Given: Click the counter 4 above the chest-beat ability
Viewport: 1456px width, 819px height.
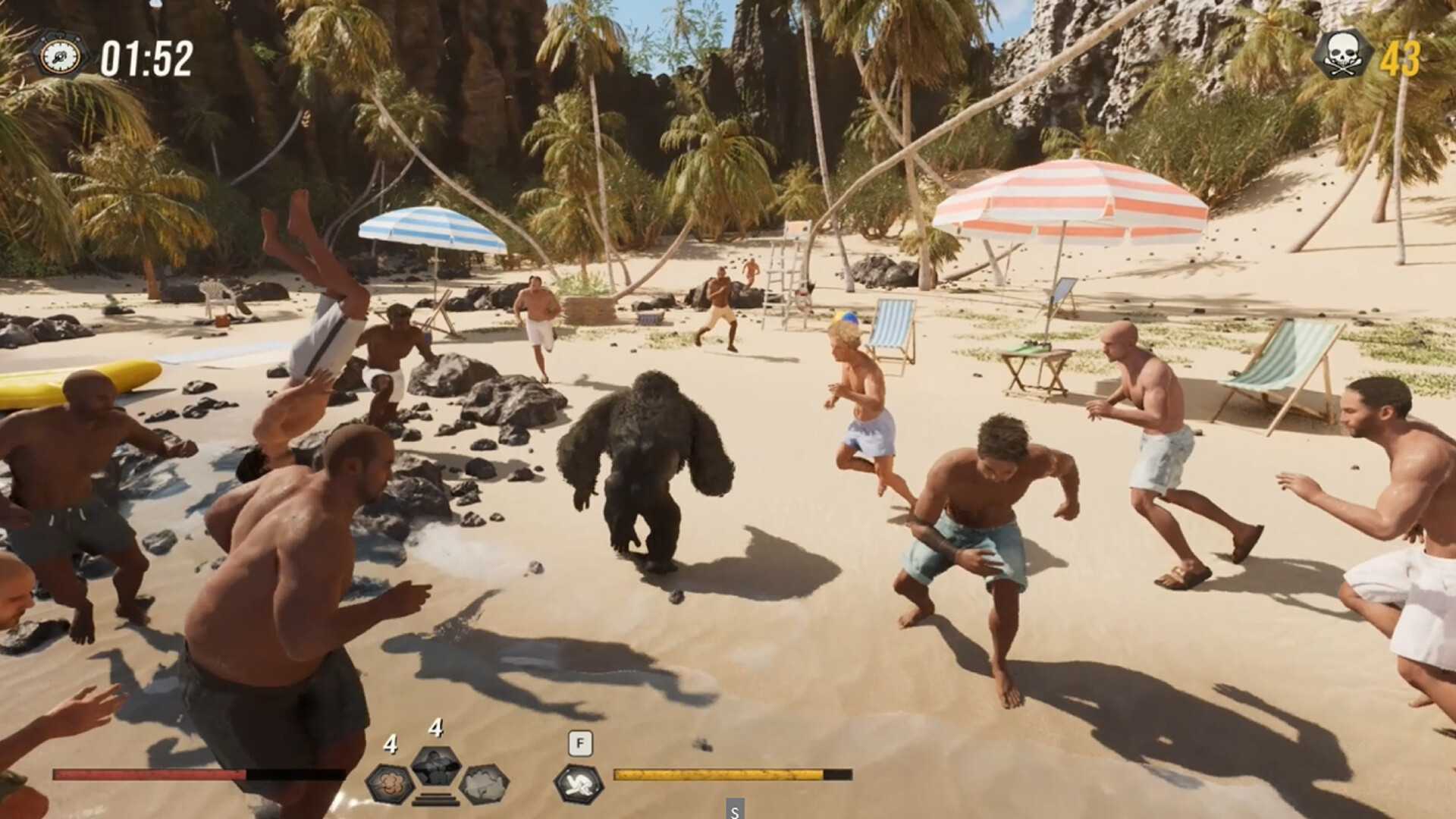Looking at the screenshot, I should 436,728.
